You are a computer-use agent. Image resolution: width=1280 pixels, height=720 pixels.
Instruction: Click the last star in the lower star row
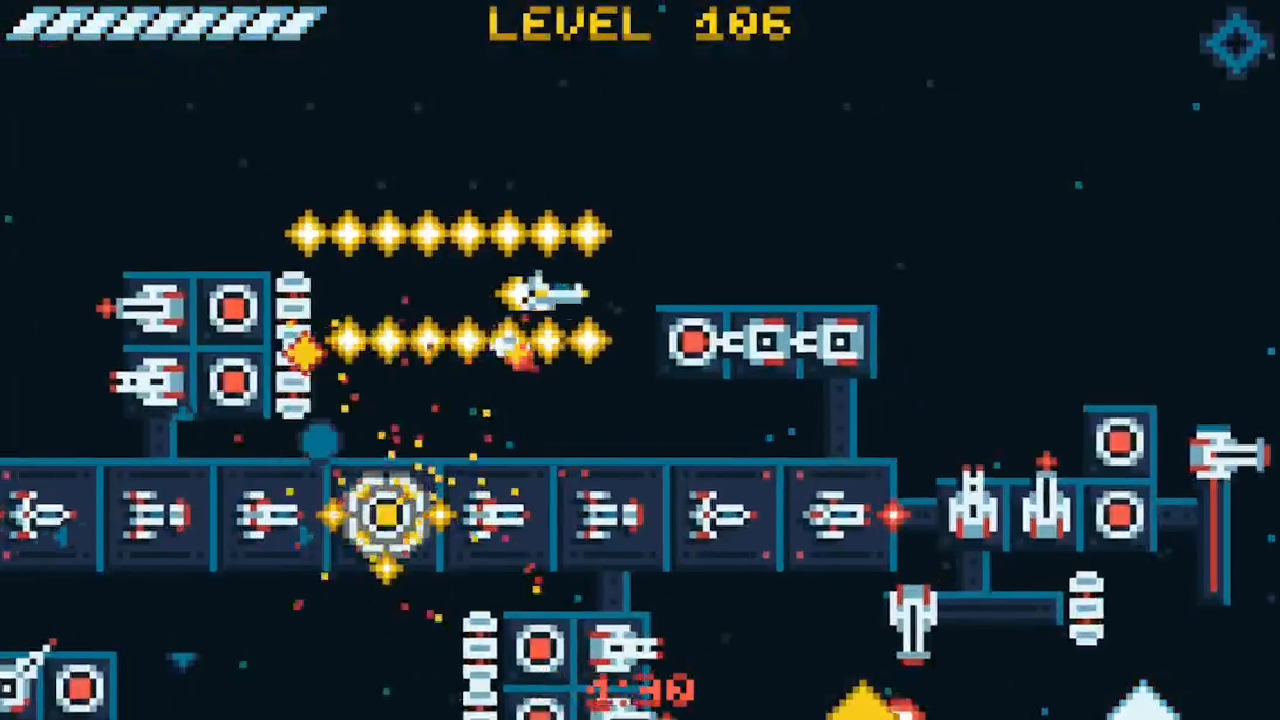[x=590, y=343]
